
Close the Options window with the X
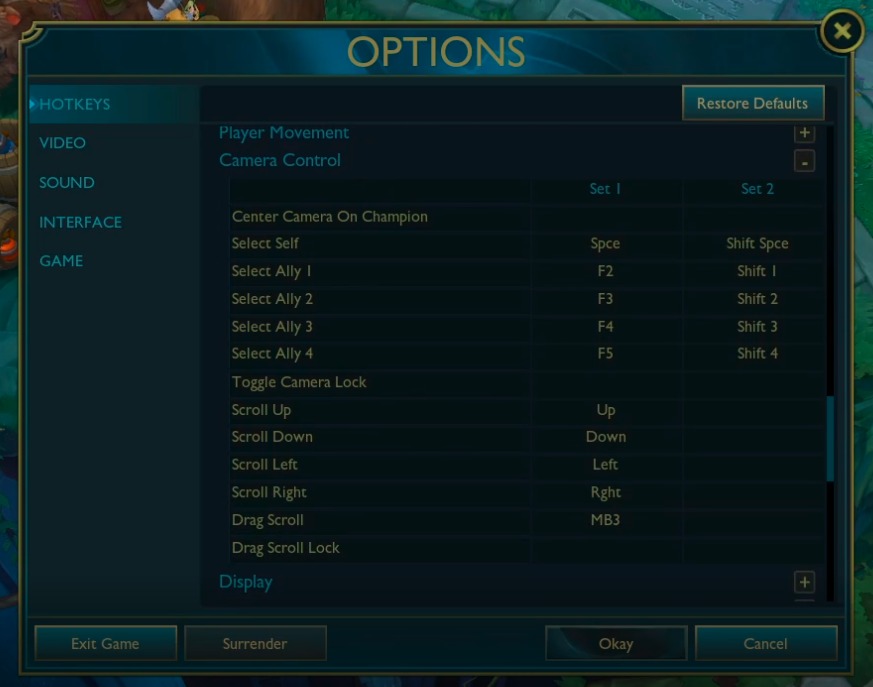point(842,32)
